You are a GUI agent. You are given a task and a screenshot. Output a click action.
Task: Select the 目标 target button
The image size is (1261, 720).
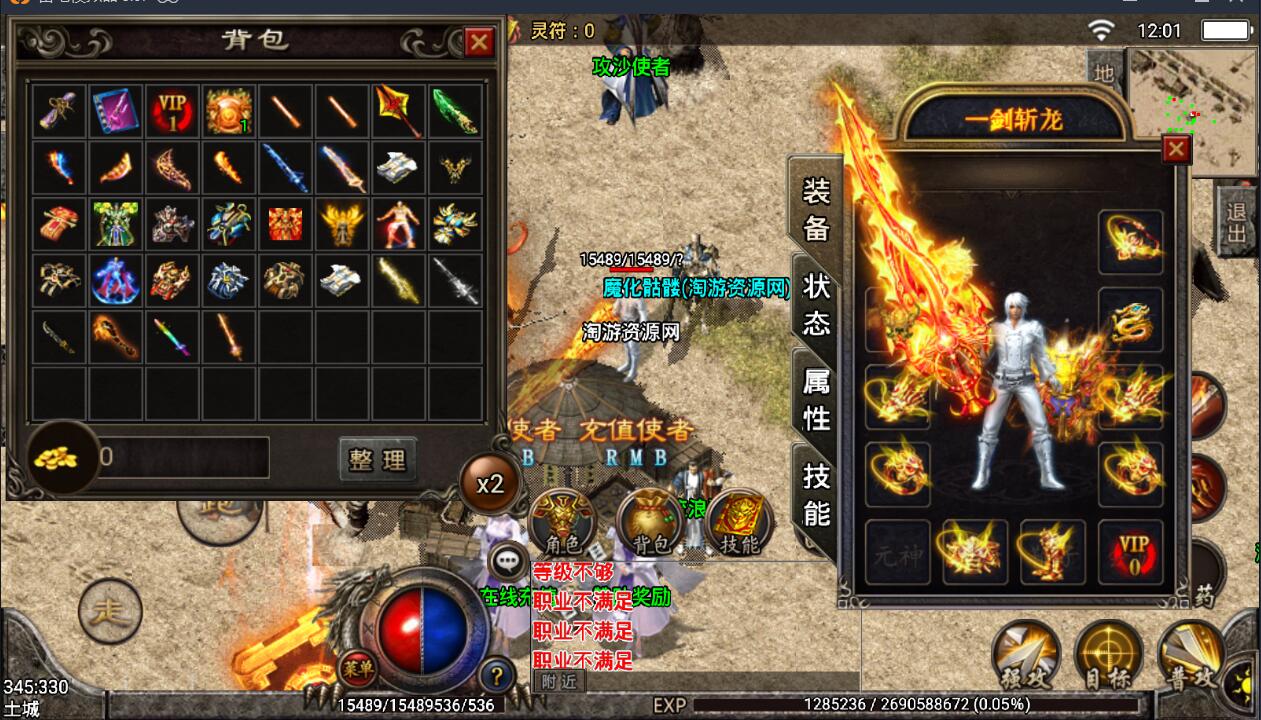tap(1108, 654)
